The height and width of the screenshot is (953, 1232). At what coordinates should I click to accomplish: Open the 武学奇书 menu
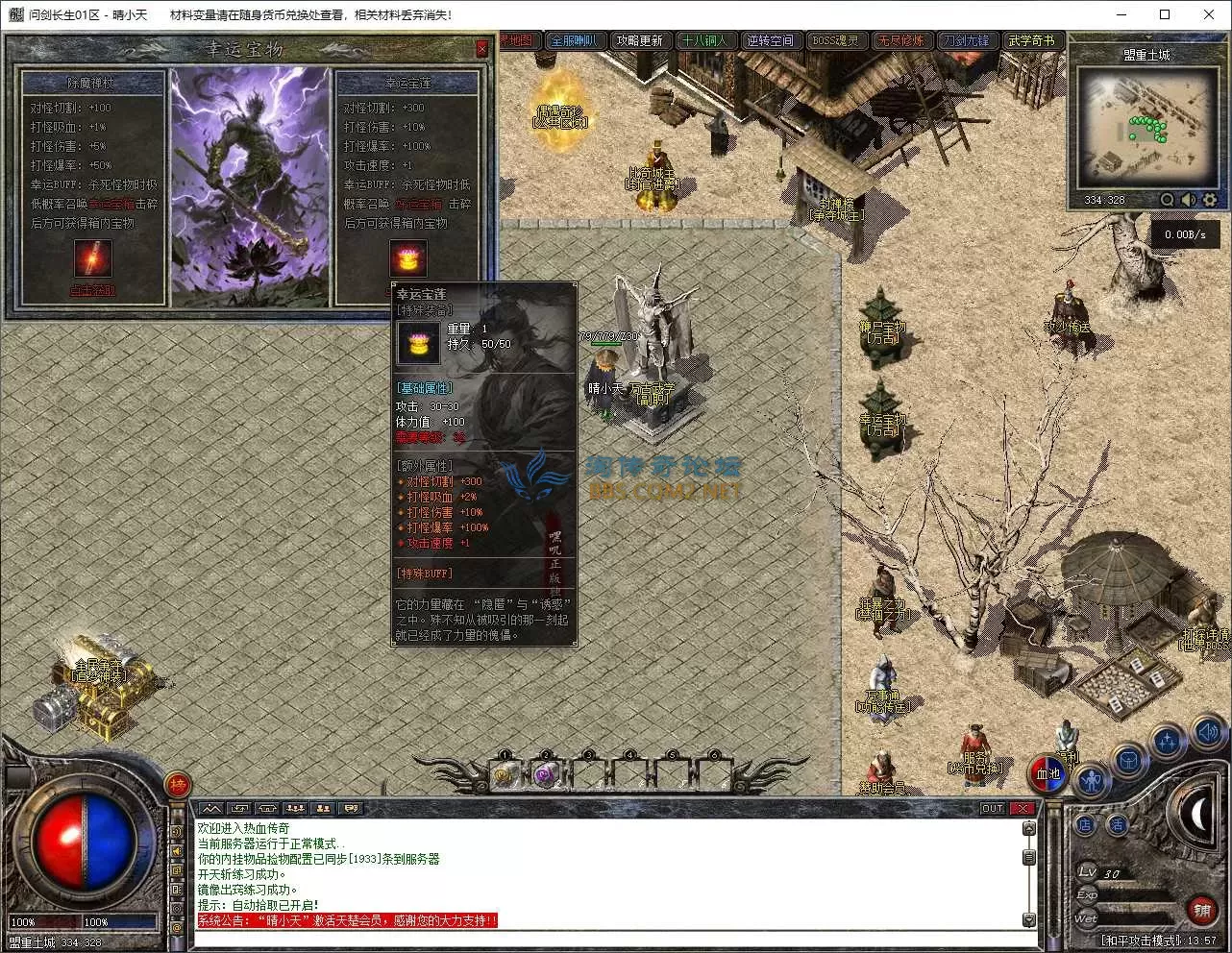[x=1031, y=40]
